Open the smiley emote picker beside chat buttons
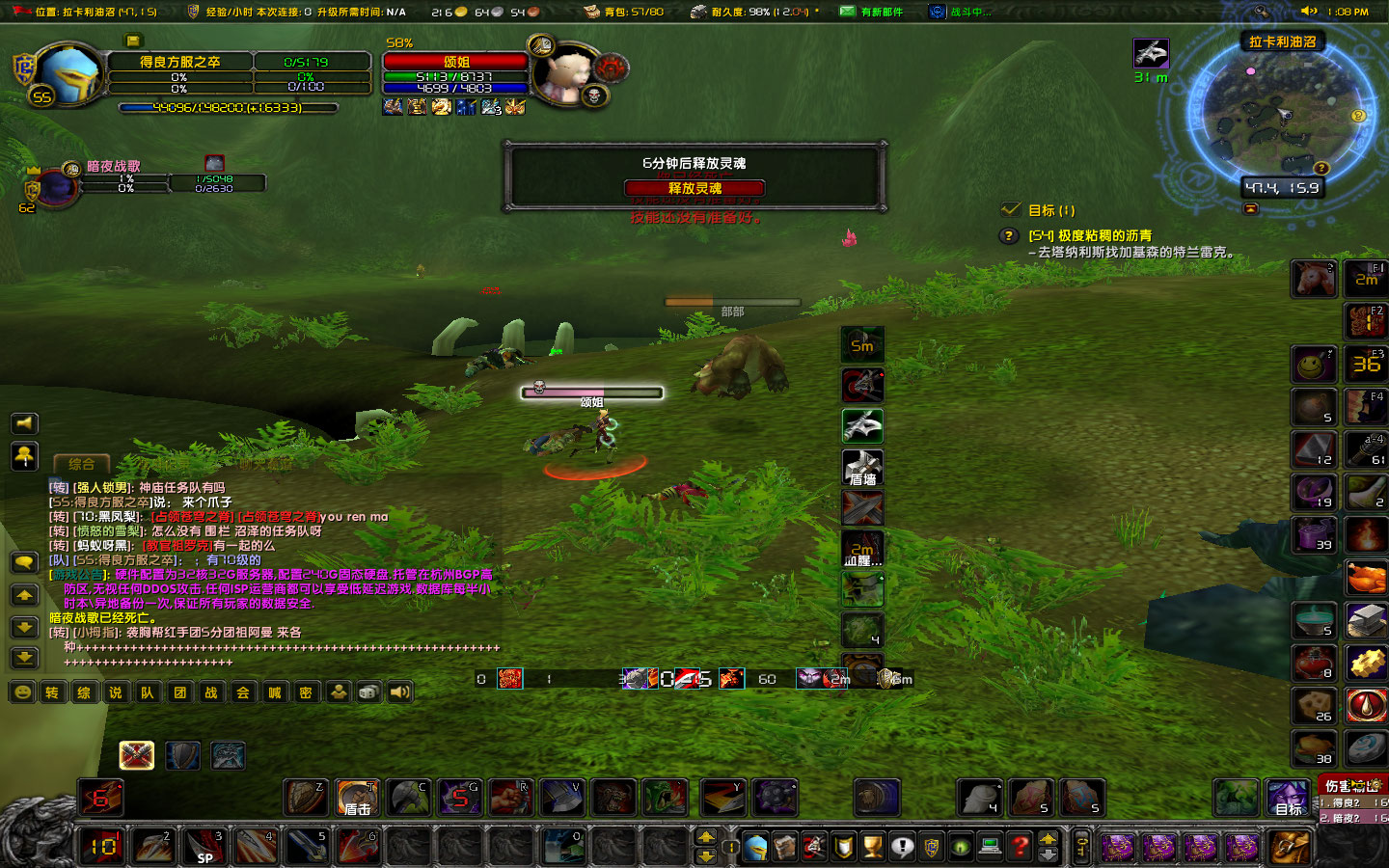 21,692
